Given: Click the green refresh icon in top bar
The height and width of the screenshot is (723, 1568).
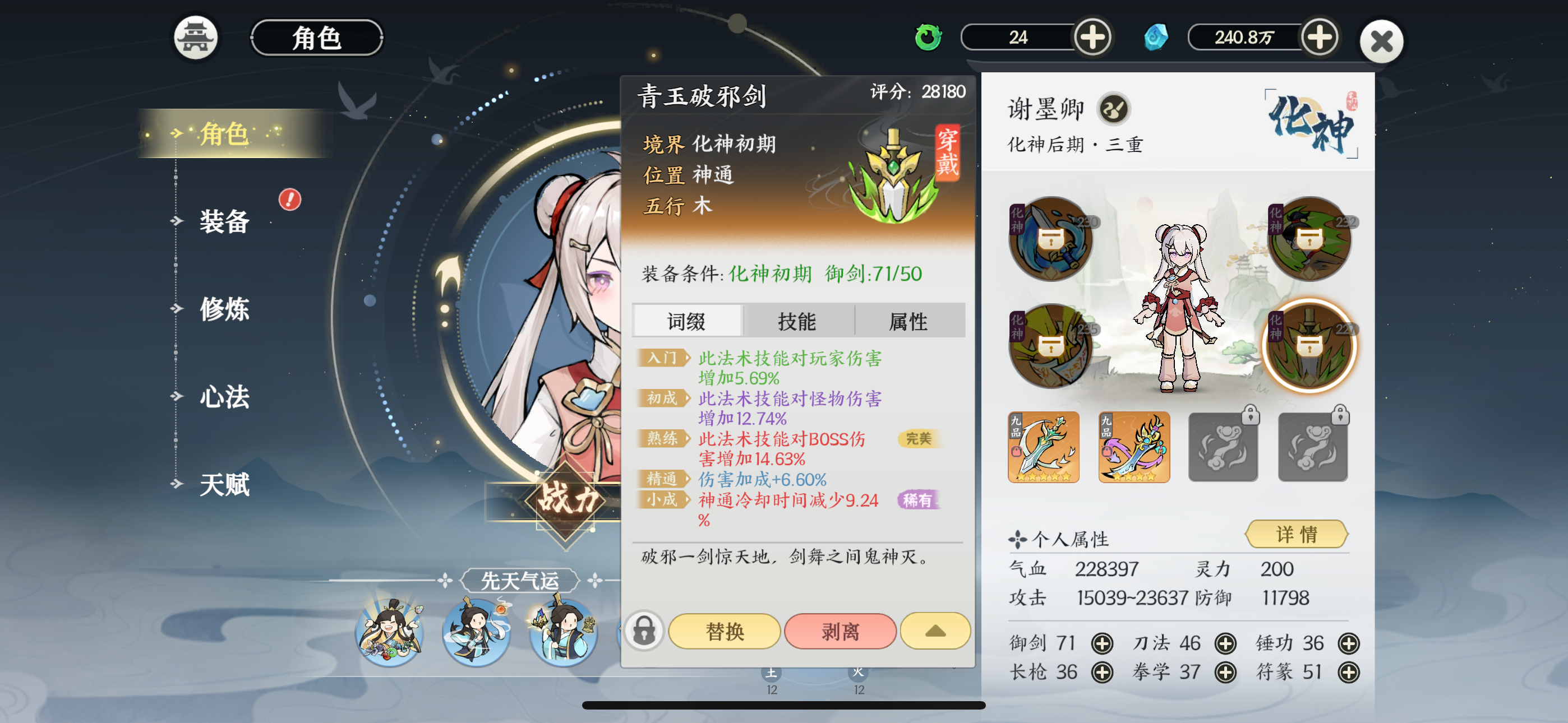Looking at the screenshot, I should coord(928,36).
